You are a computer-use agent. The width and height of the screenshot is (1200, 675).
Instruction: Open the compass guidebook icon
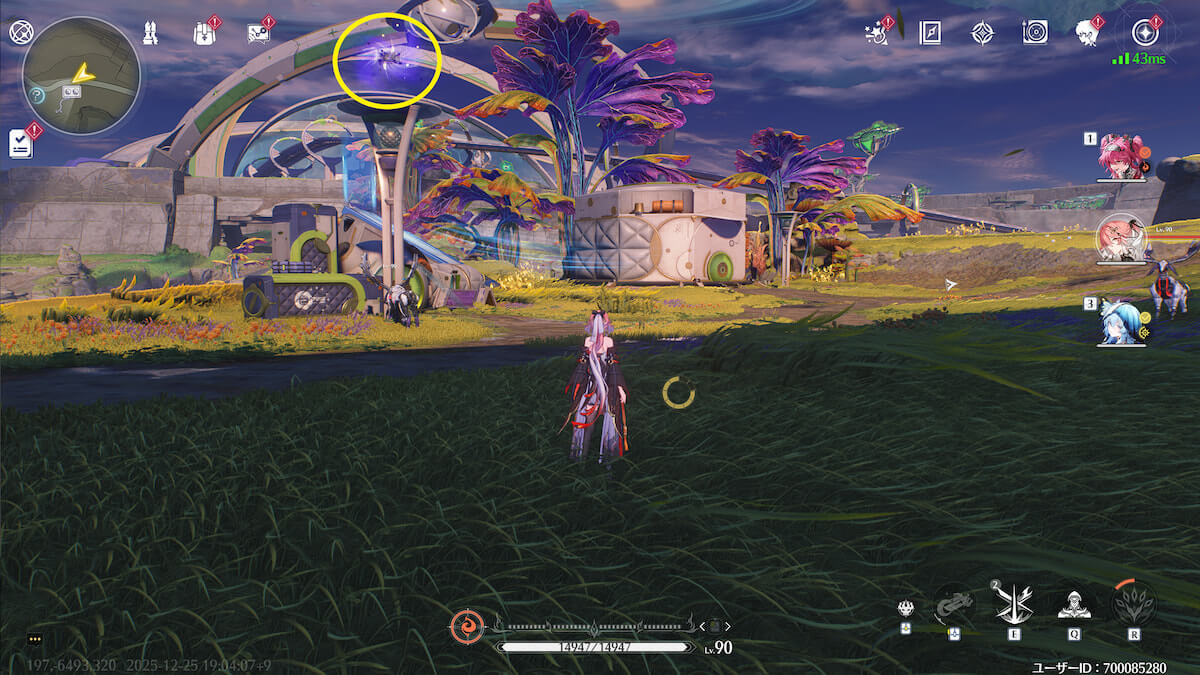tap(930, 32)
